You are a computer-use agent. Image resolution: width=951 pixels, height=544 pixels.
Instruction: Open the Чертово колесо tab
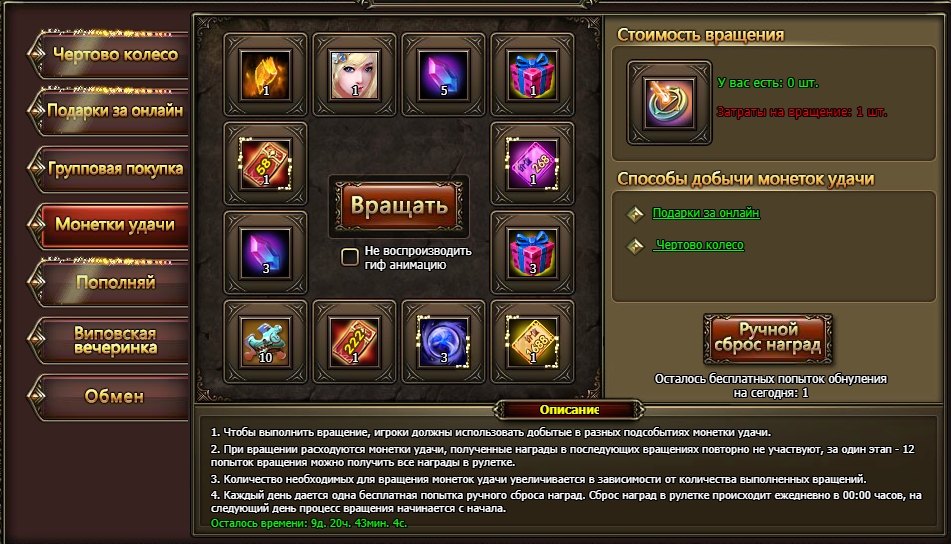pos(114,54)
